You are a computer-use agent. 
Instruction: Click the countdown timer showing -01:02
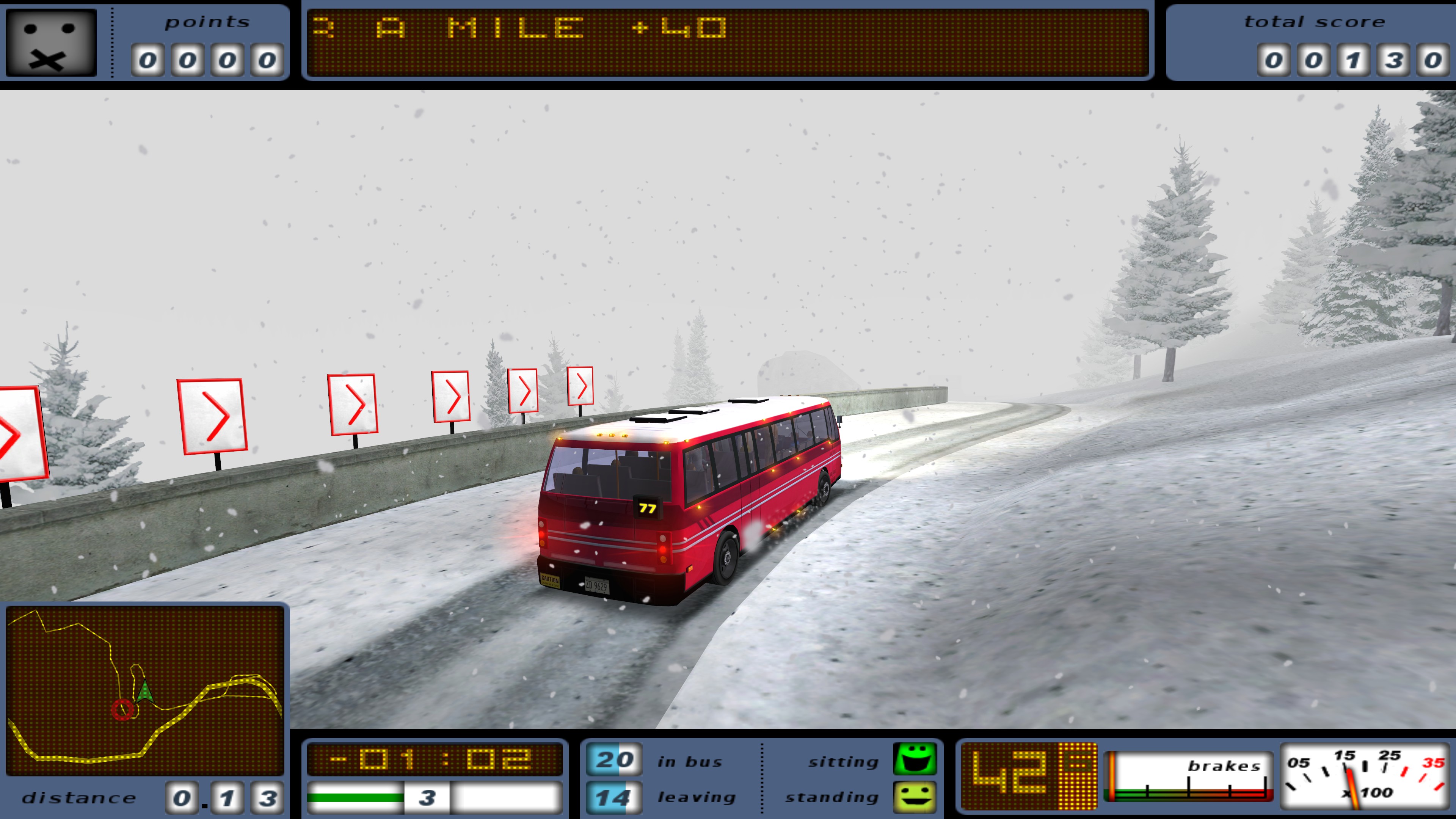click(435, 759)
